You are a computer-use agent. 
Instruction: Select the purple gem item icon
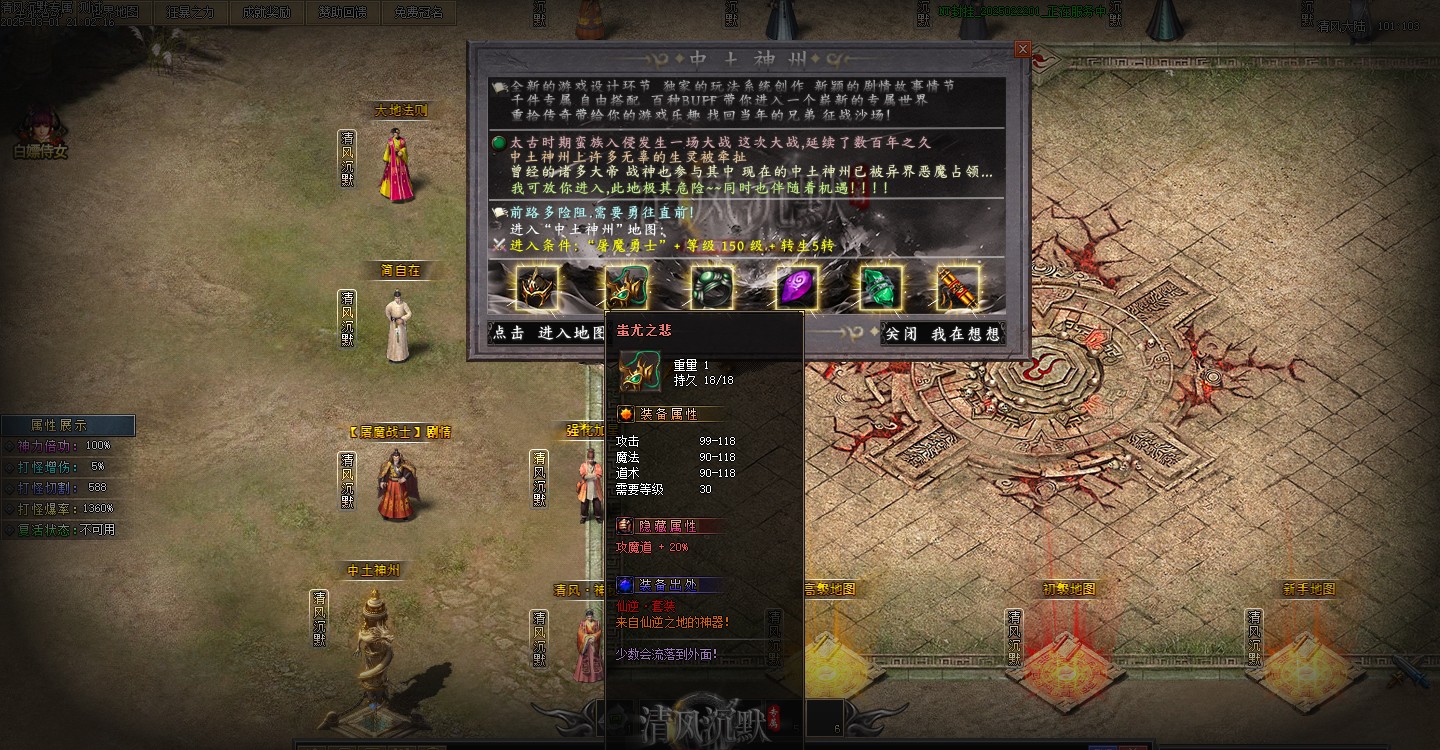[795, 288]
